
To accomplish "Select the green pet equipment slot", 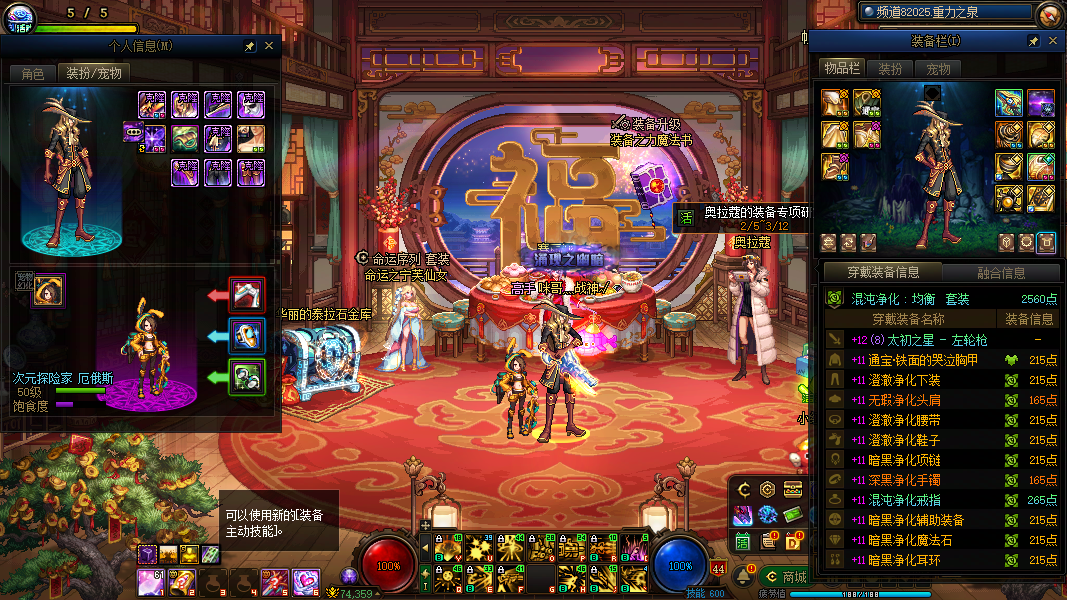I will coord(246,376).
